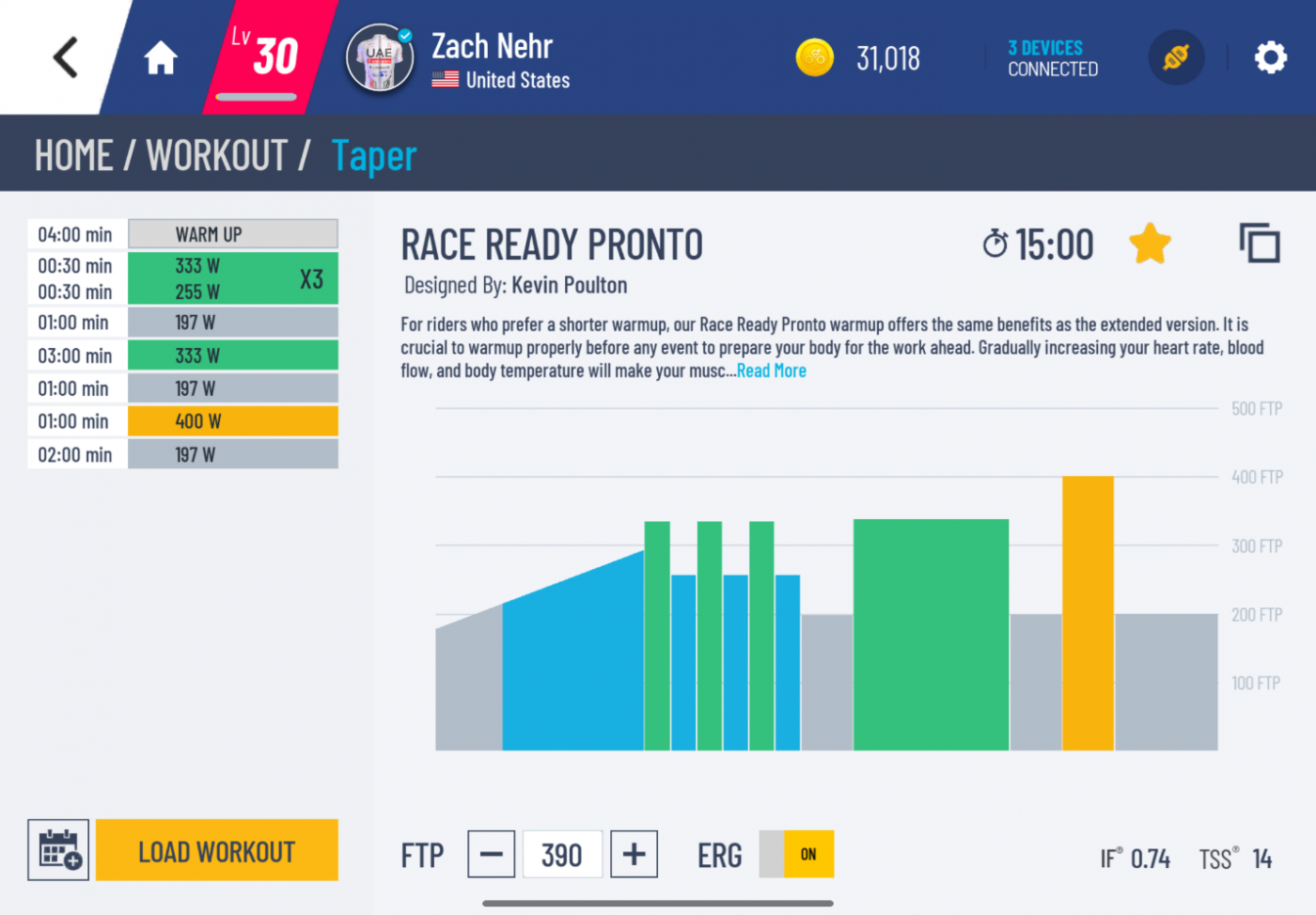Open the calendar scheduling icon
This screenshot has height=915, width=1316.
57,849
